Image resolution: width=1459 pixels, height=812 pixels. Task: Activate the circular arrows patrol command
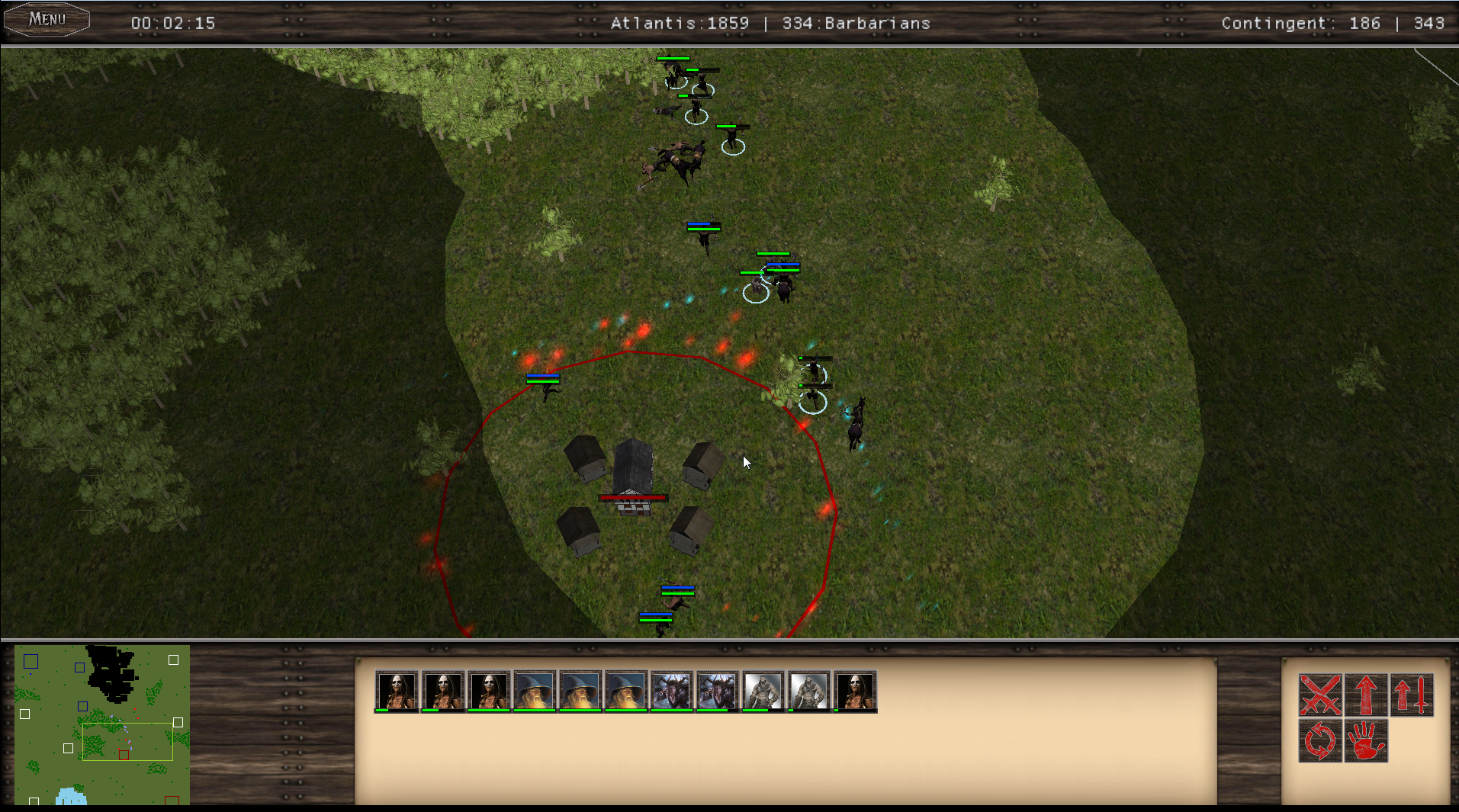click(1320, 740)
